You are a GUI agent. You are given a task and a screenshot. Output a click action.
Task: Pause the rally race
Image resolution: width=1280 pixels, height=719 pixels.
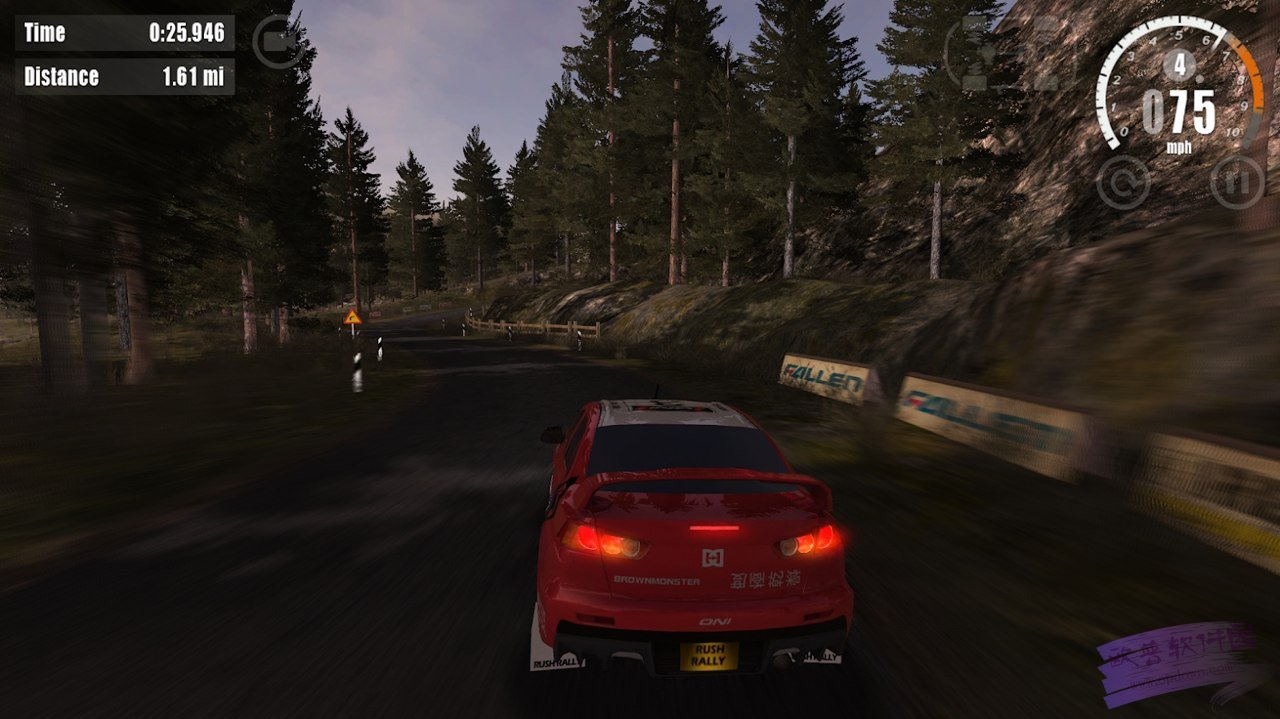coord(1237,183)
